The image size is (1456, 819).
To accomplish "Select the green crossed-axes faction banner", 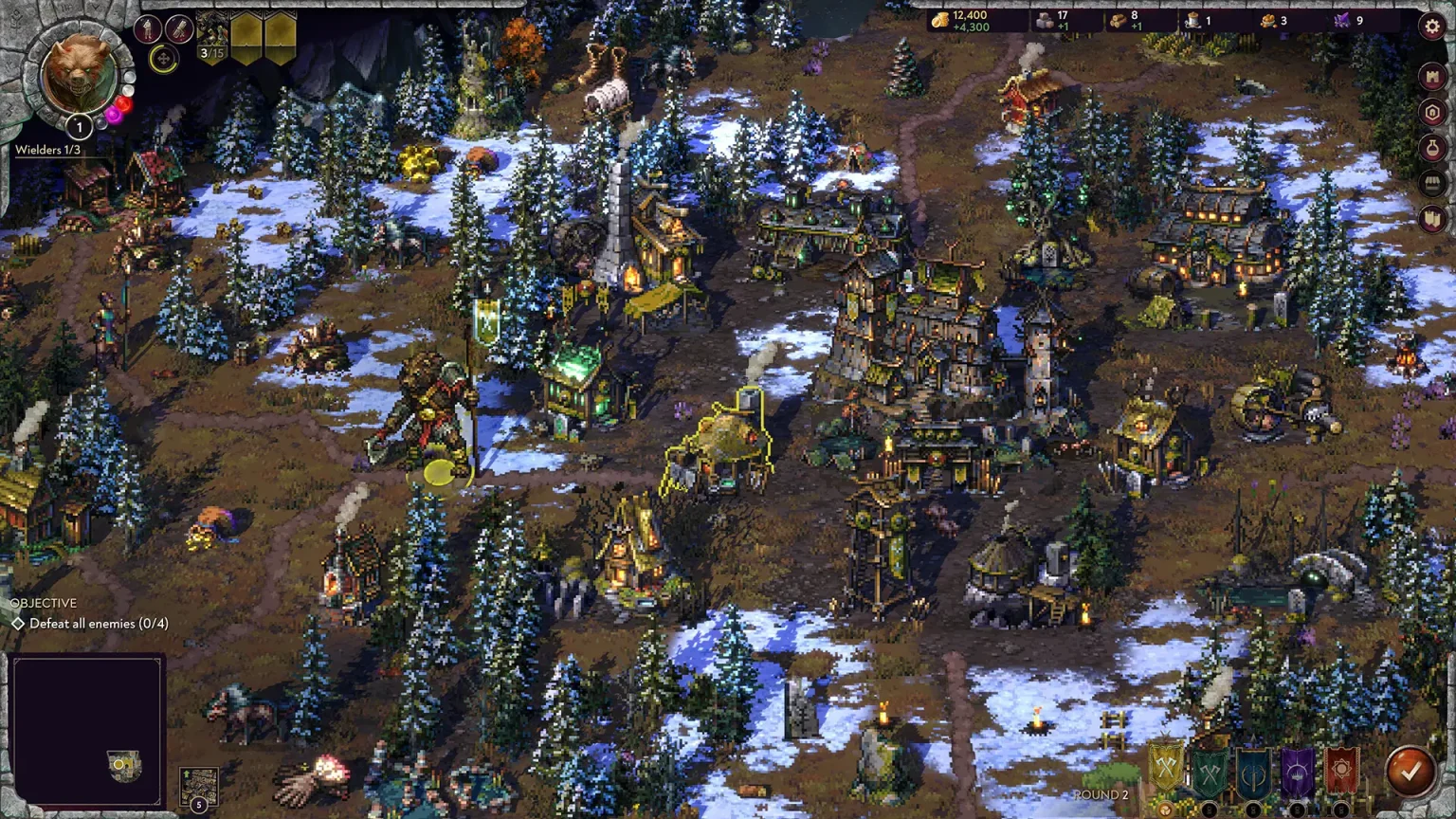I will point(1210,772).
